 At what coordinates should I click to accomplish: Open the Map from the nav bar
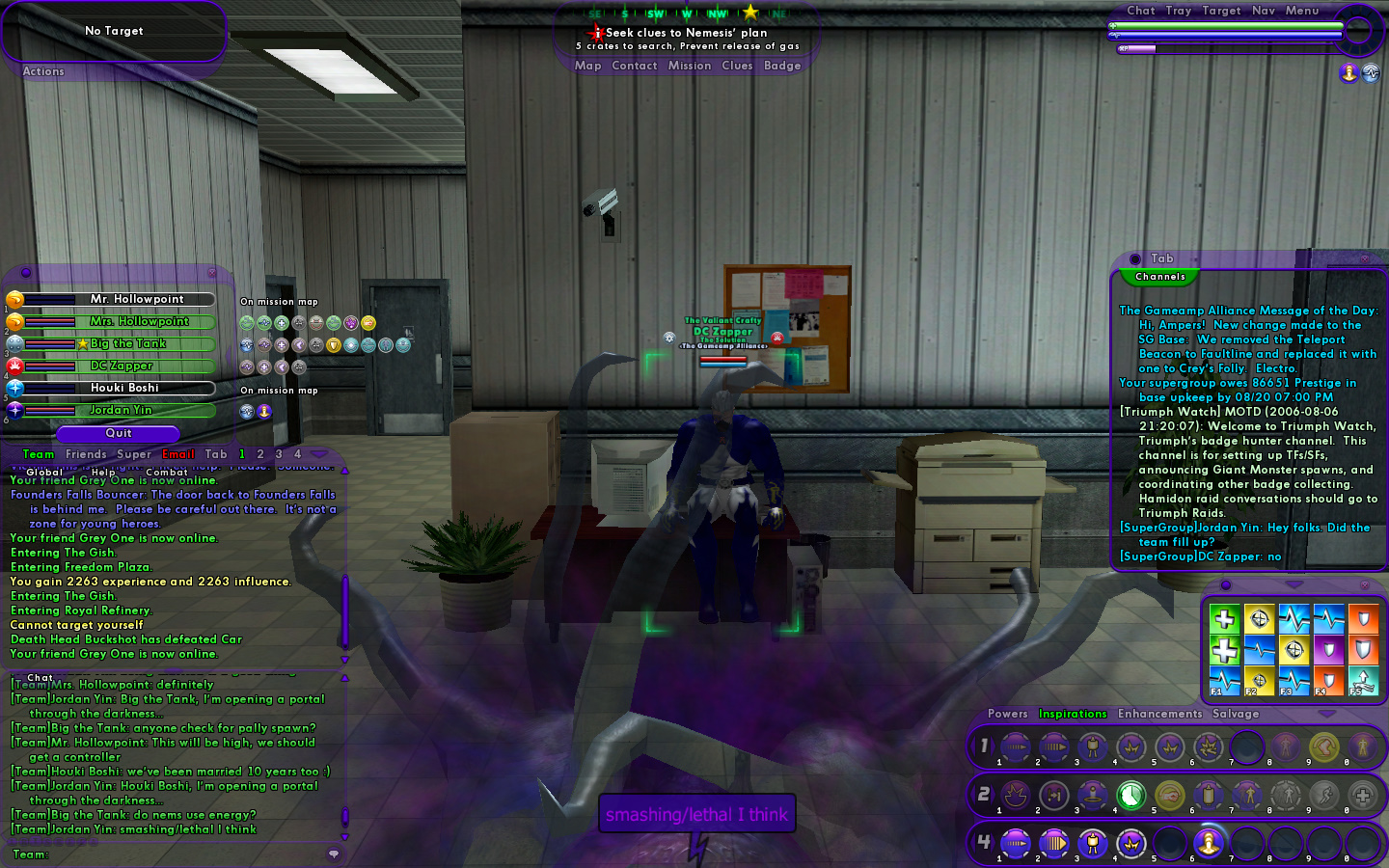[587, 66]
